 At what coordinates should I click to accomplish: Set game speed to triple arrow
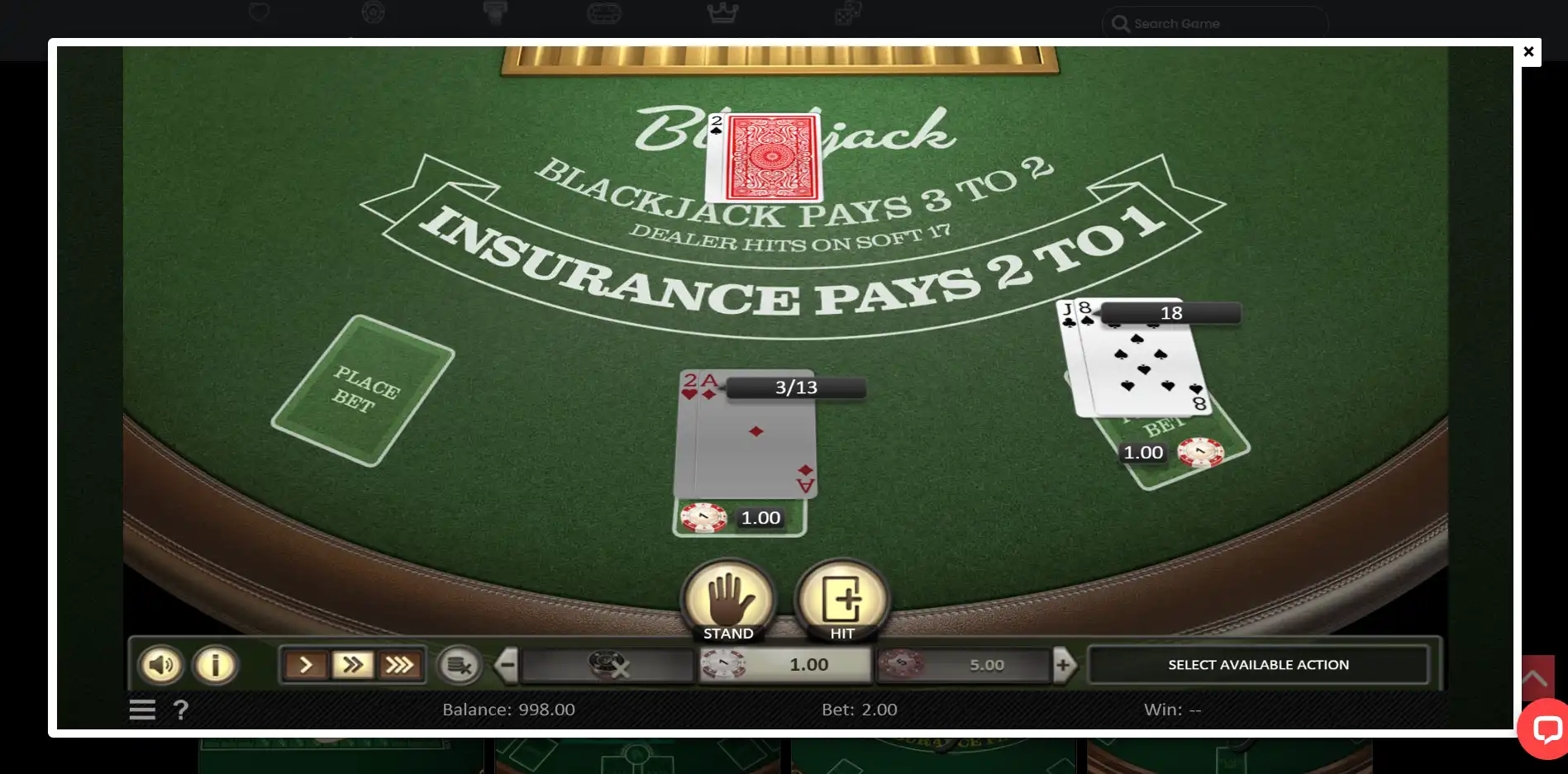pos(400,665)
